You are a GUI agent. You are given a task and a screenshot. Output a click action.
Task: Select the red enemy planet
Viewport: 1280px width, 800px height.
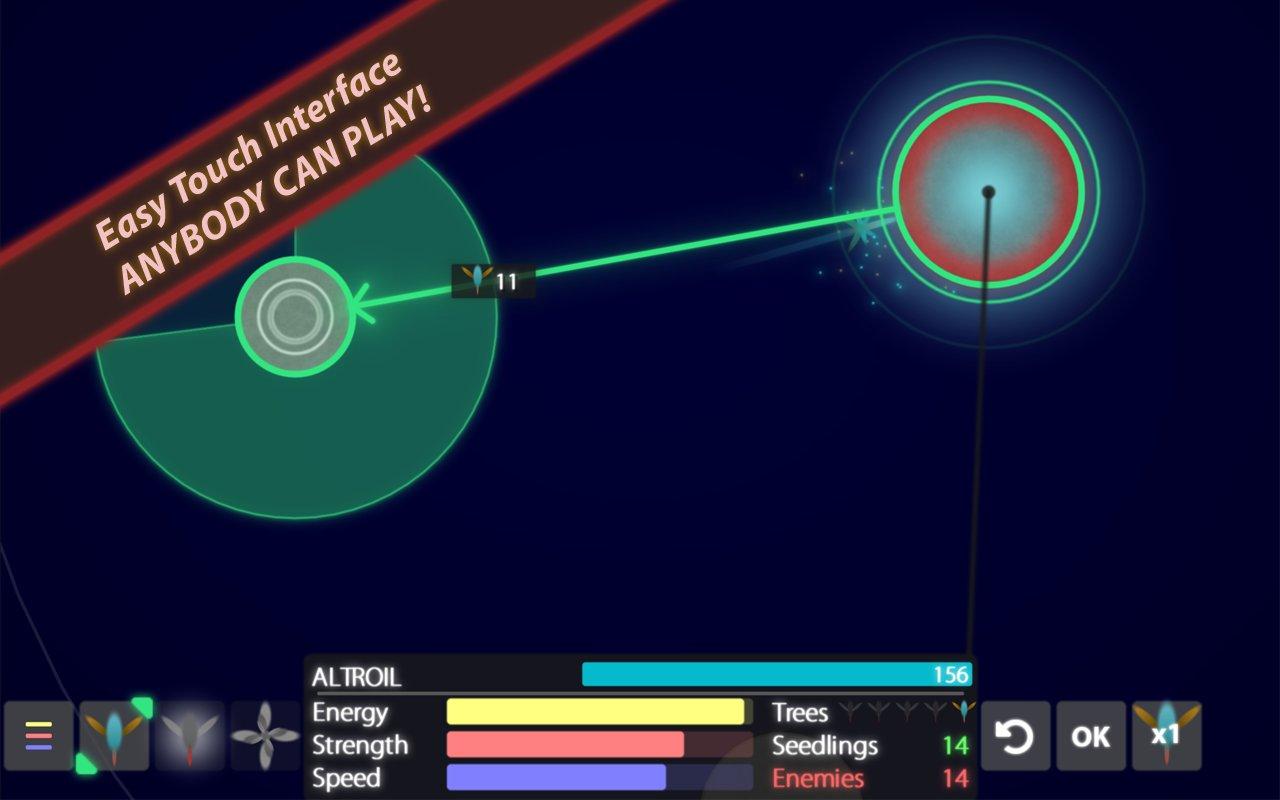pos(988,188)
